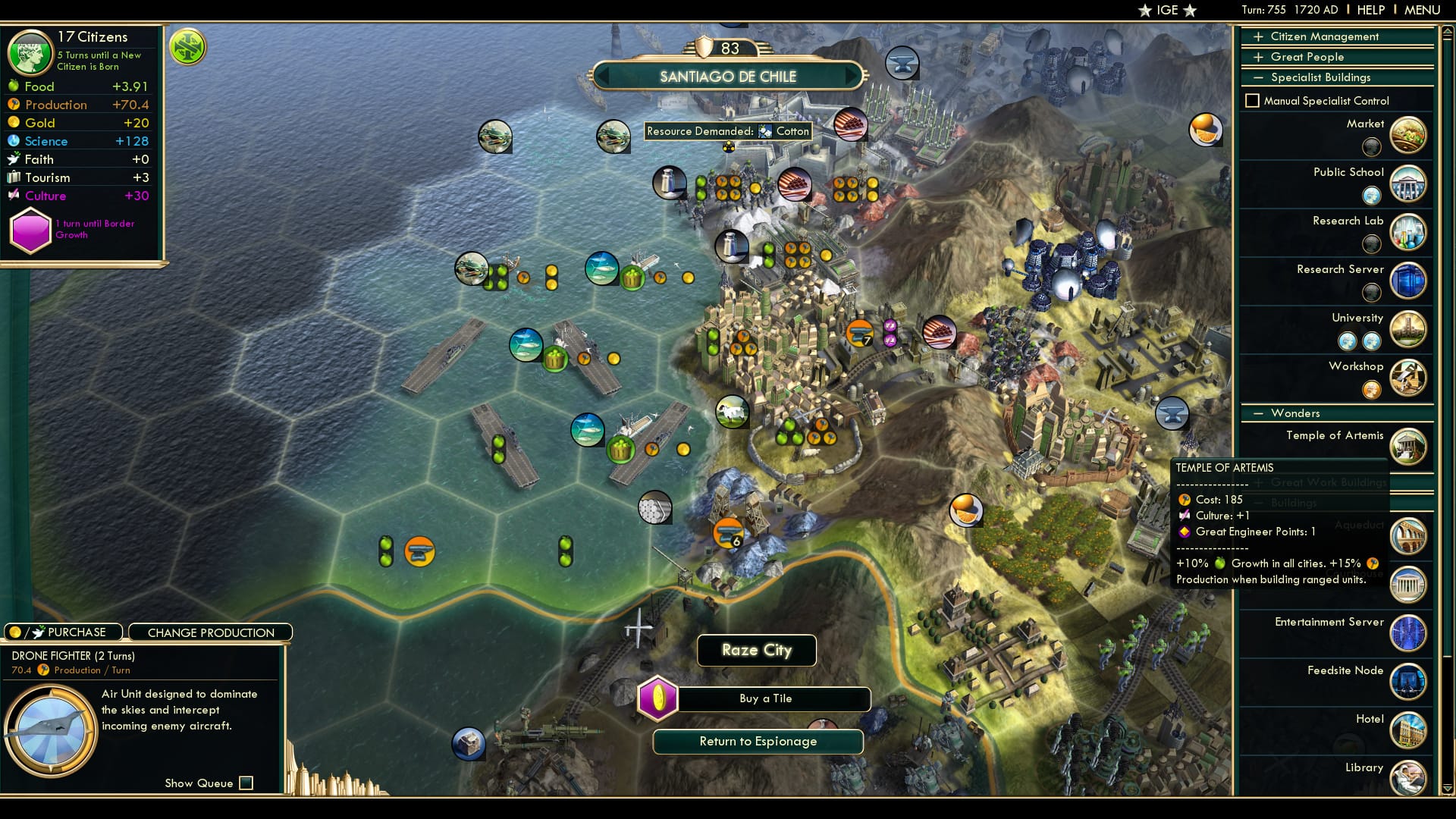The height and width of the screenshot is (819, 1456).
Task: Click the Temple of Artemis wonder icon
Action: (1408, 447)
